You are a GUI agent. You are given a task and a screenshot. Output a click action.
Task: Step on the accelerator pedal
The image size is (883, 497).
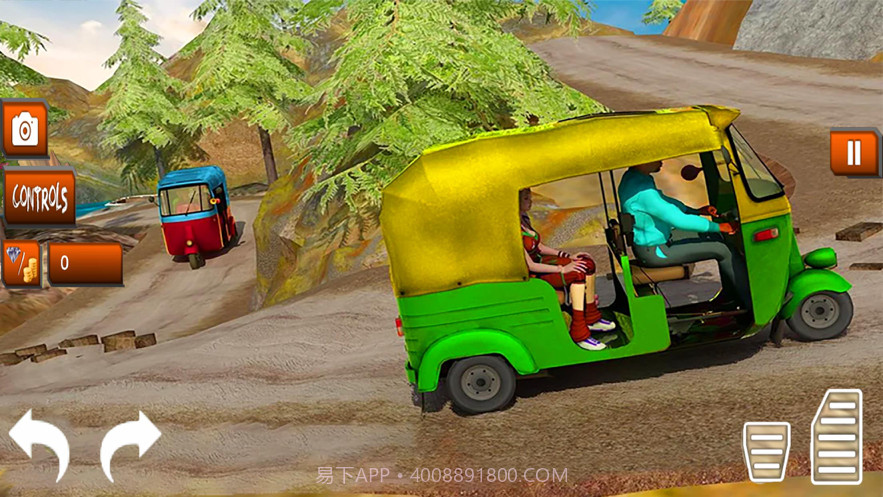pyautogui.click(x=836, y=436)
